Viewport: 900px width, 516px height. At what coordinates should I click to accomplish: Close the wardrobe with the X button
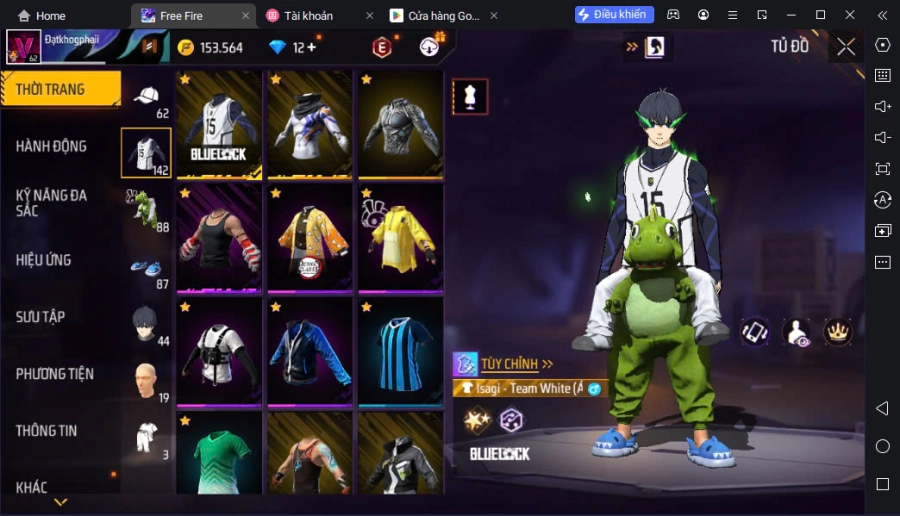coord(846,46)
